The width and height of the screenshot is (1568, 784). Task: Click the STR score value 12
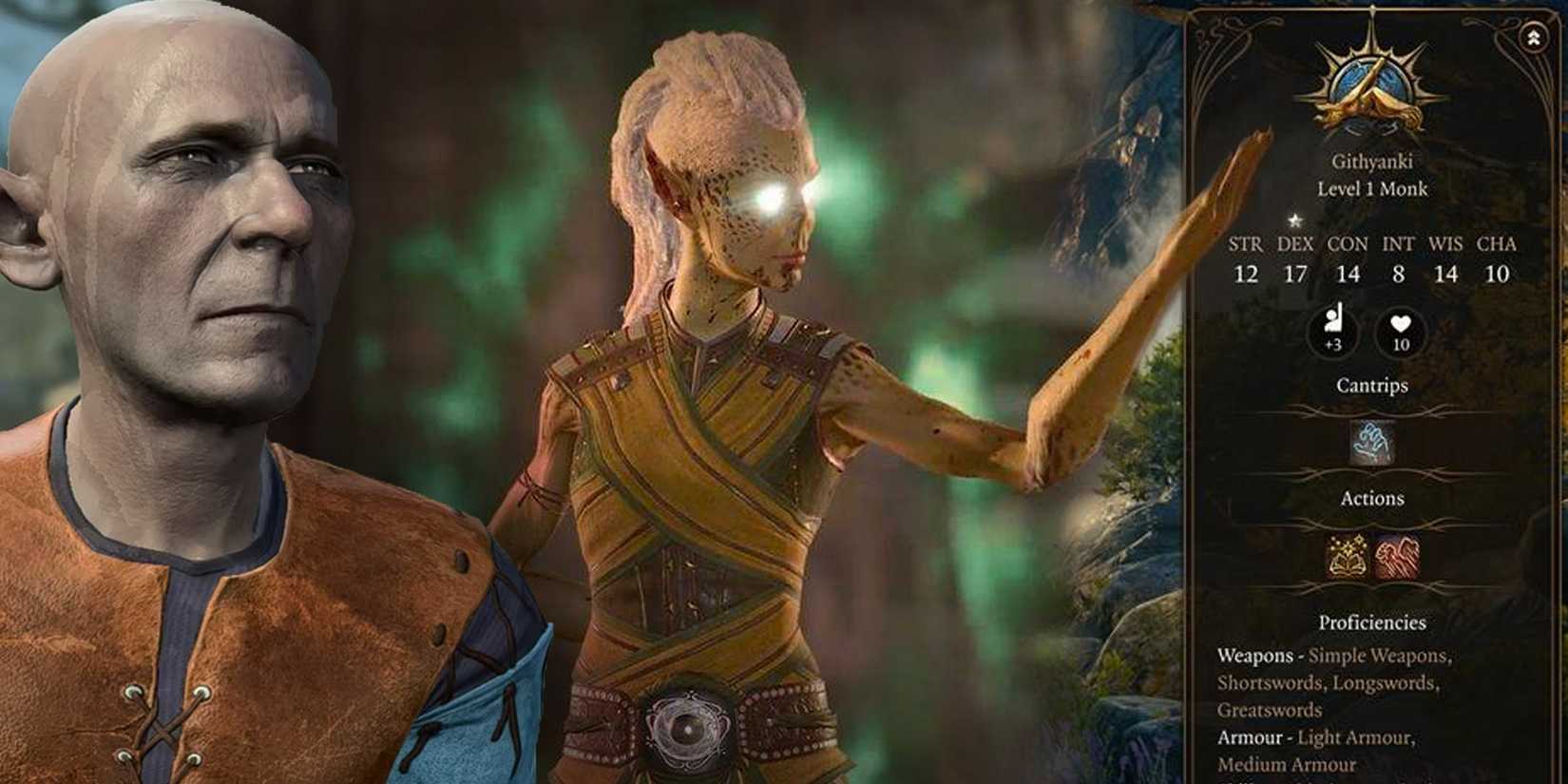1247,274
